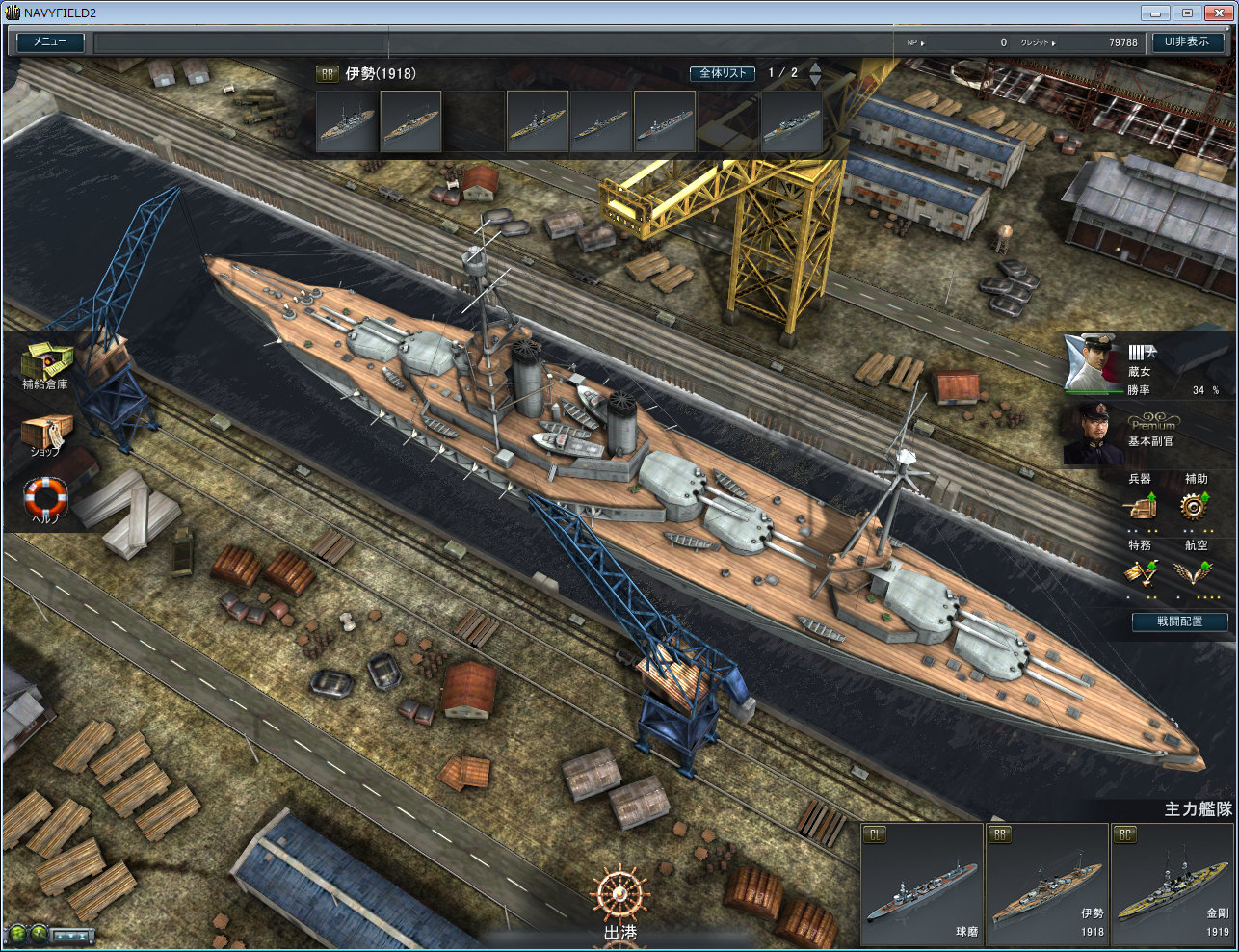Select the 球磨 CL fleet card
This screenshot has width=1239, height=952.
[x=922, y=885]
